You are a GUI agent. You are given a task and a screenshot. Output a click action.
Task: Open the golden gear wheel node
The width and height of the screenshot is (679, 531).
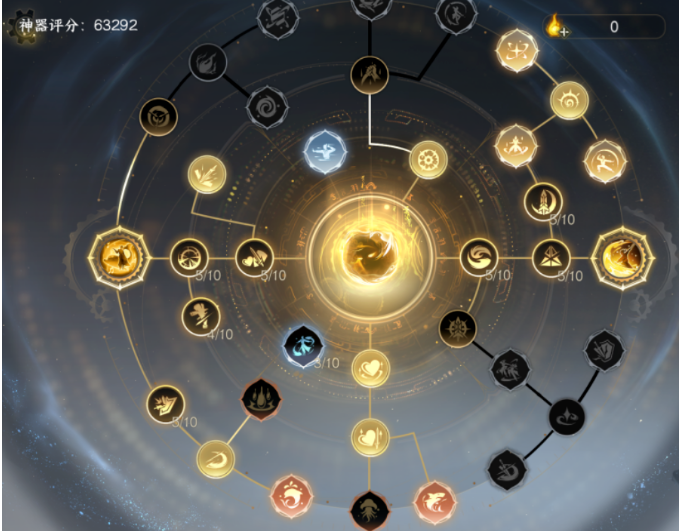coord(428,159)
